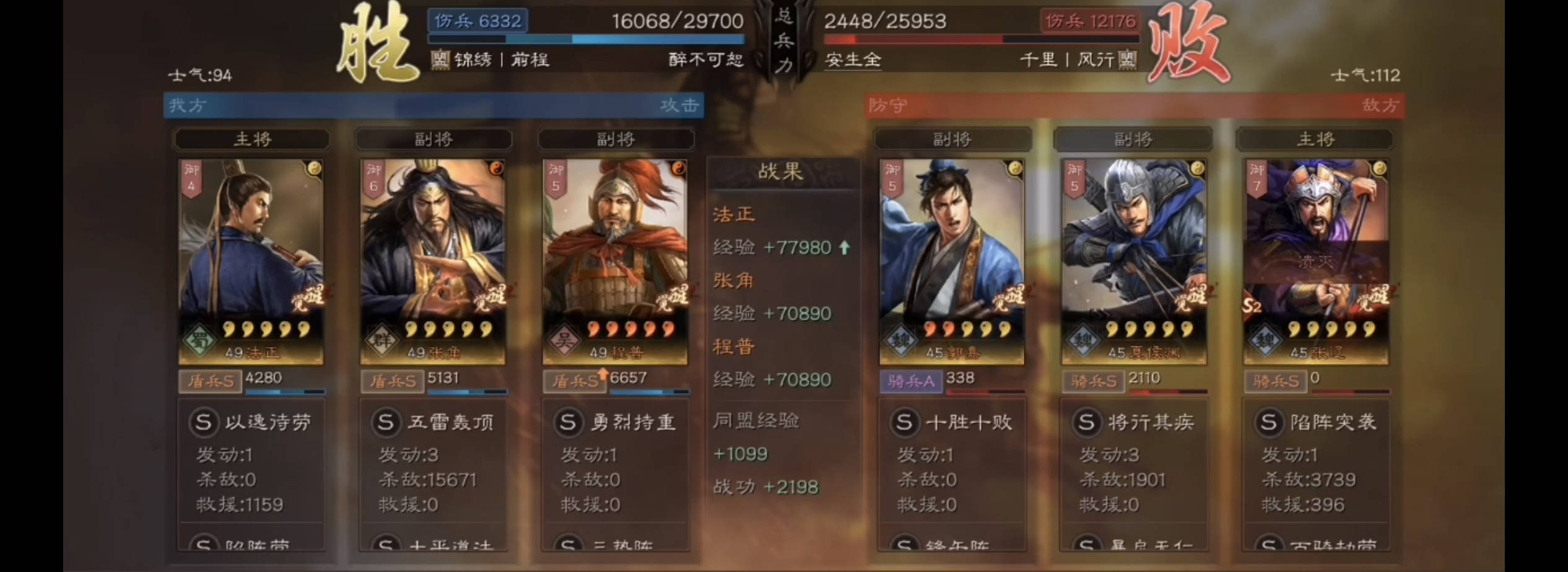The image size is (1568, 572).
Task: Toggle the 骑兵S rank label on 夏侯渊
Action: point(1094,382)
